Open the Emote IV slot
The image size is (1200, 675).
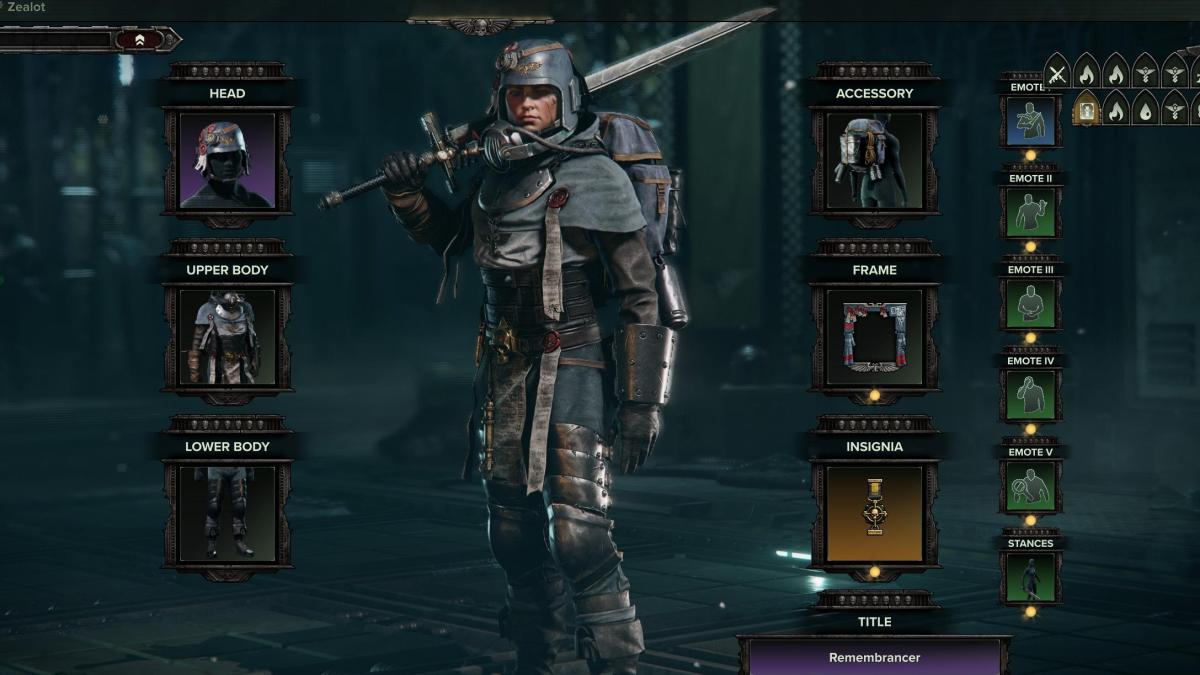pyautogui.click(x=1030, y=395)
